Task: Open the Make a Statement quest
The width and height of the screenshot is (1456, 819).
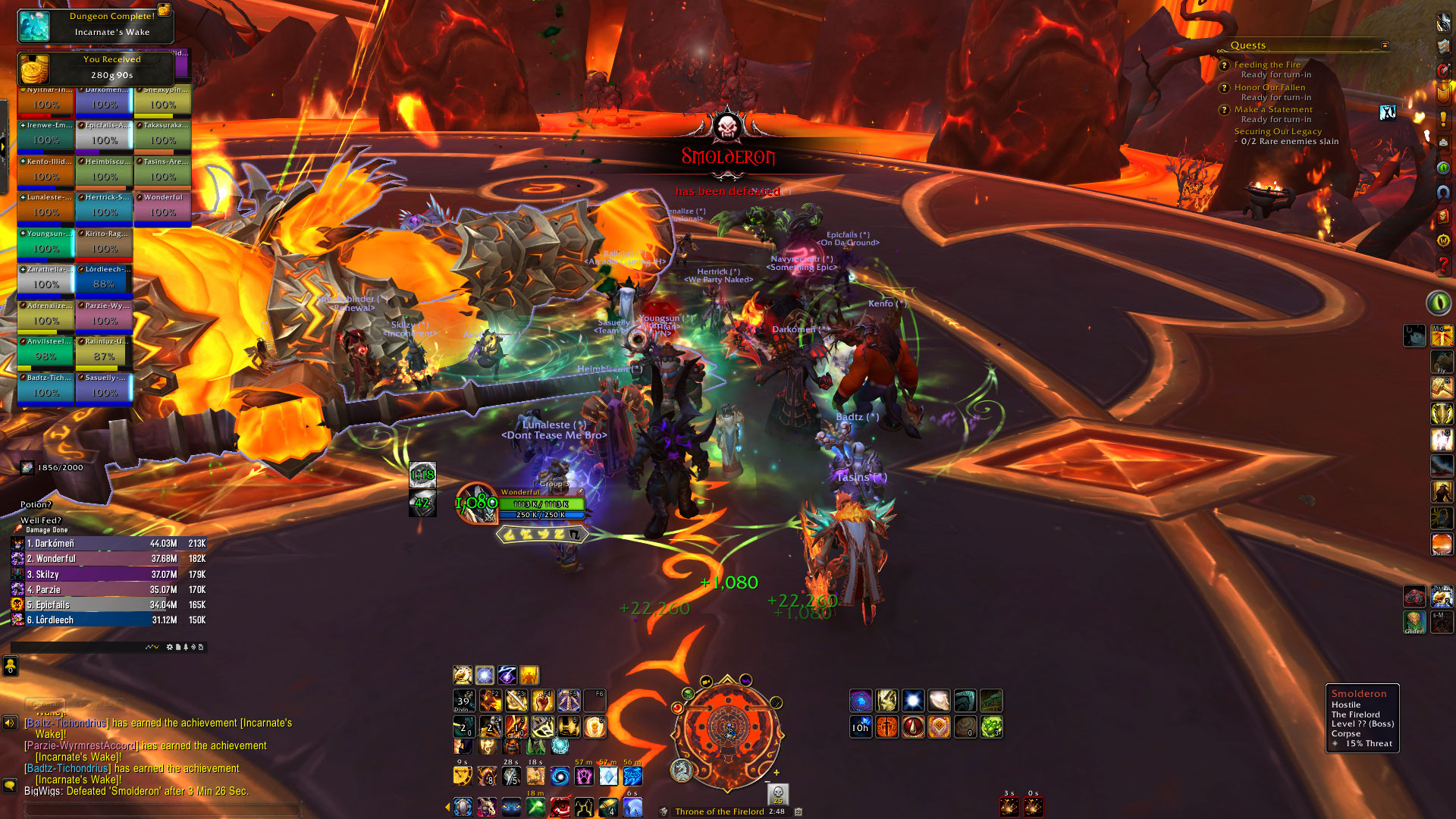Action: [1272, 109]
